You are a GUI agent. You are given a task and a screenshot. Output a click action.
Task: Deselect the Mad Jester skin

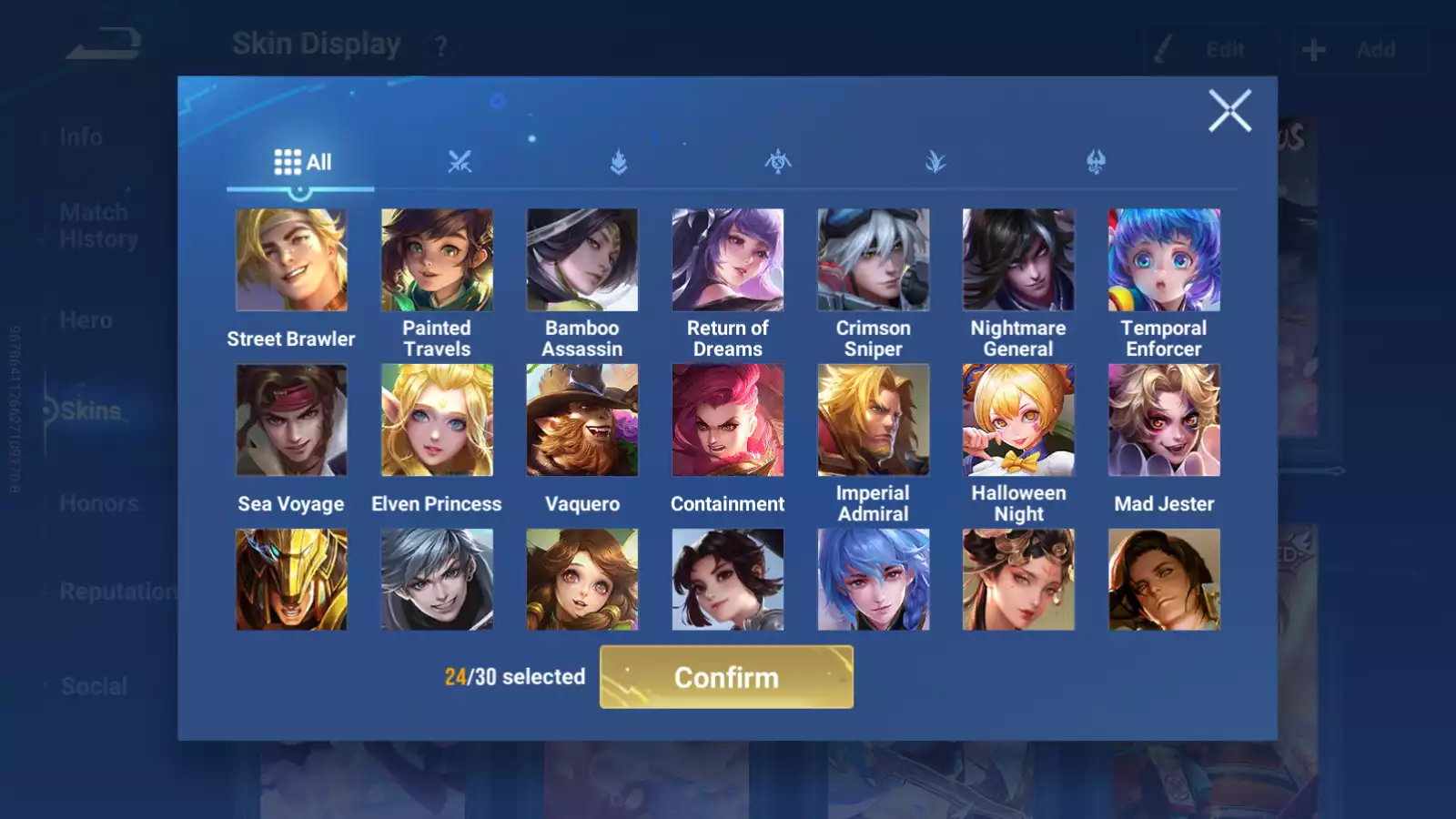[1164, 419]
